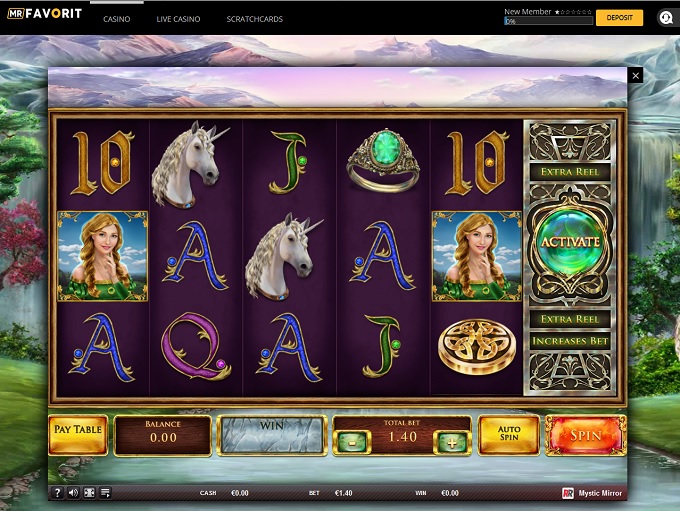The image size is (680, 511).
Task: Click the yellow Deposit button
Action: pos(619,18)
